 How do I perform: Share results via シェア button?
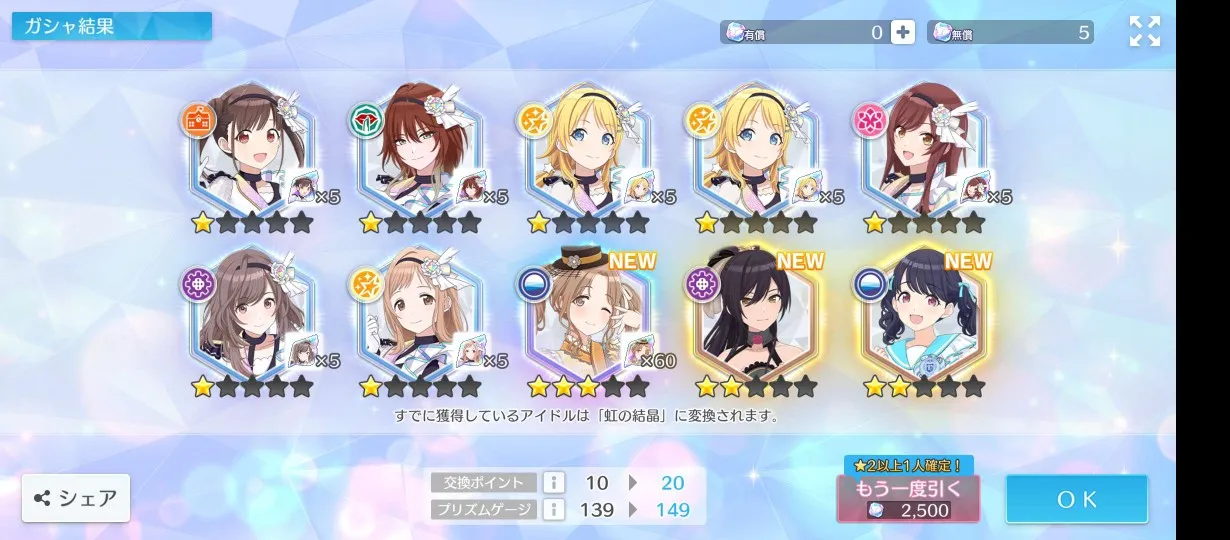click(76, 498)
